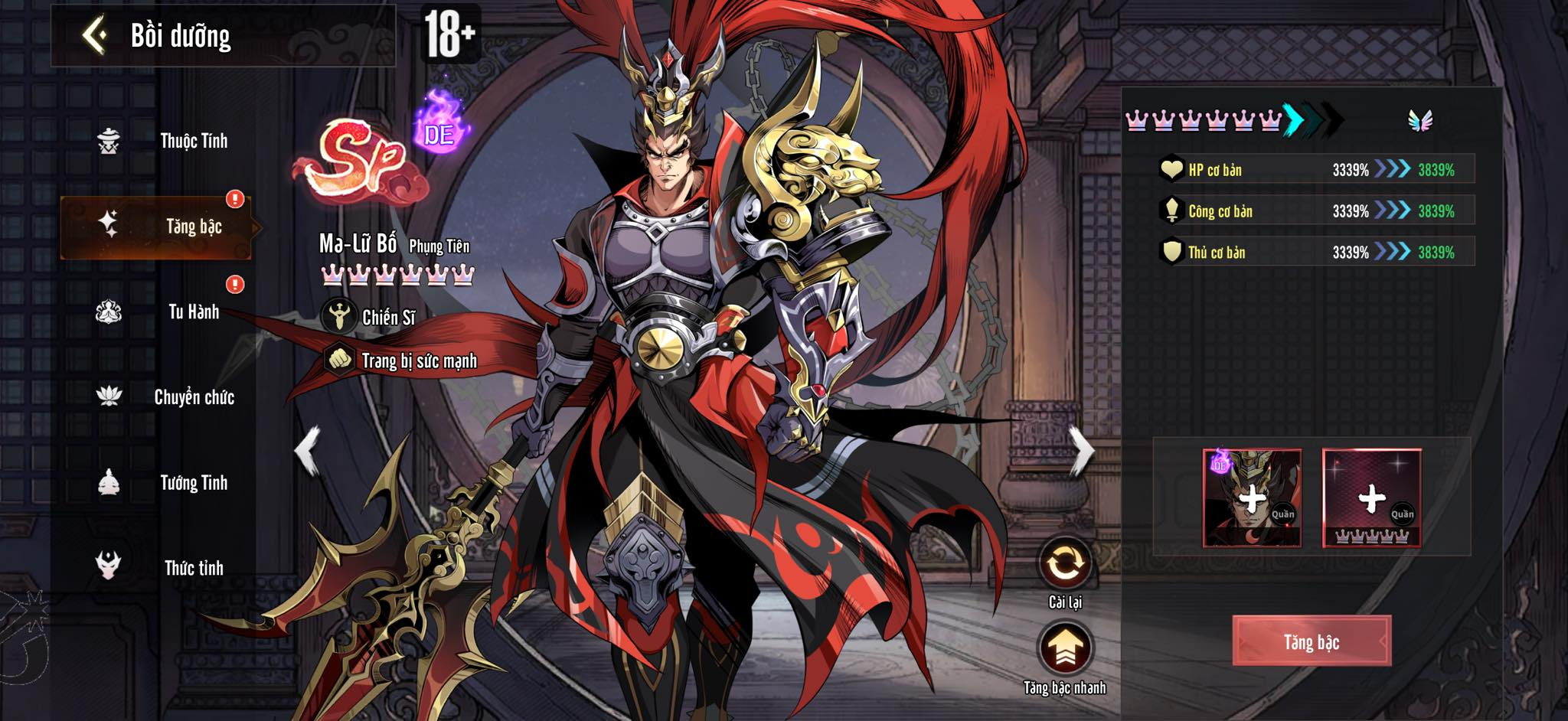Open the Chuyển chức tab
Screen dimensions: 1568x721
193,397
